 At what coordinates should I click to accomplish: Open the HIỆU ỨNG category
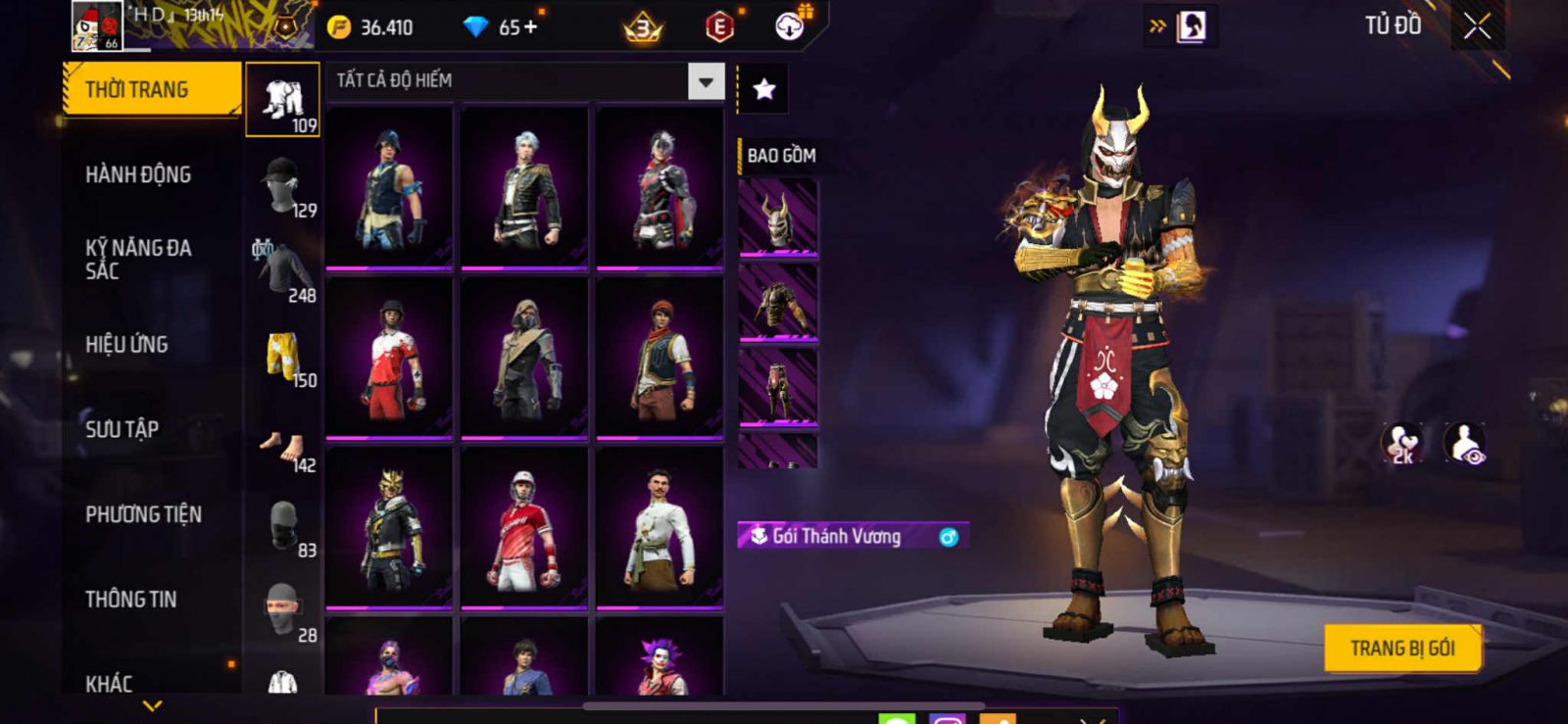(126, 345)
